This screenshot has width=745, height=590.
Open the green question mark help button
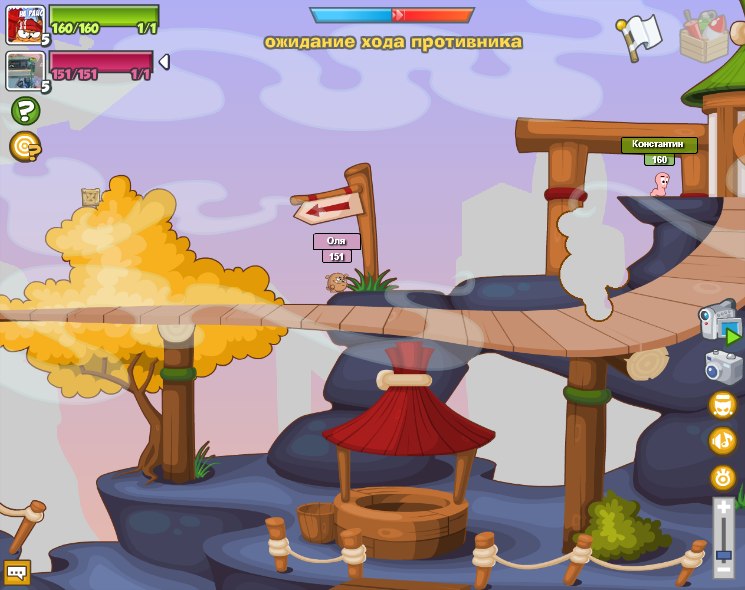point(25,110)
